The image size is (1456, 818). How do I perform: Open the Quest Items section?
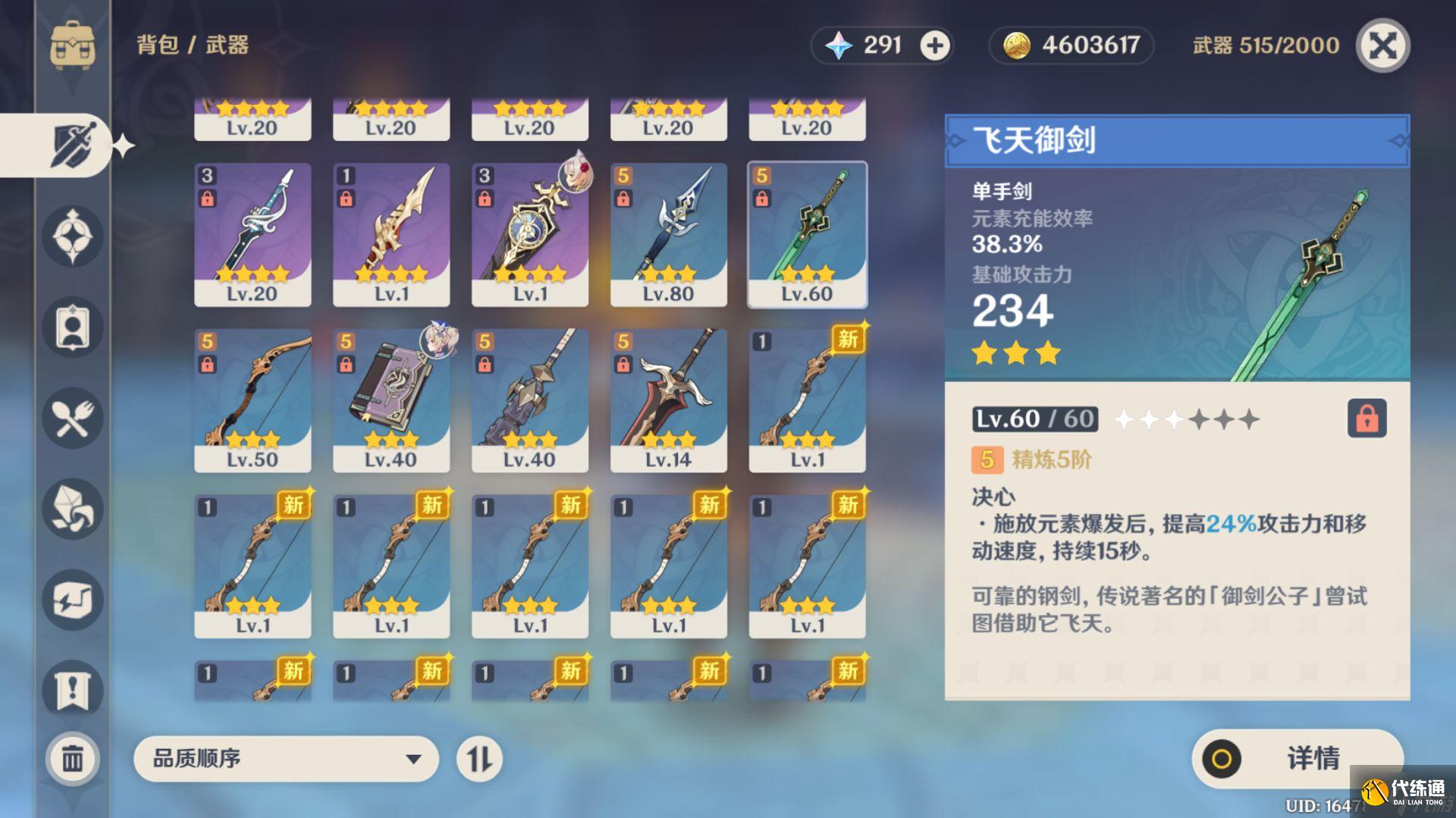tap(72, 690)
